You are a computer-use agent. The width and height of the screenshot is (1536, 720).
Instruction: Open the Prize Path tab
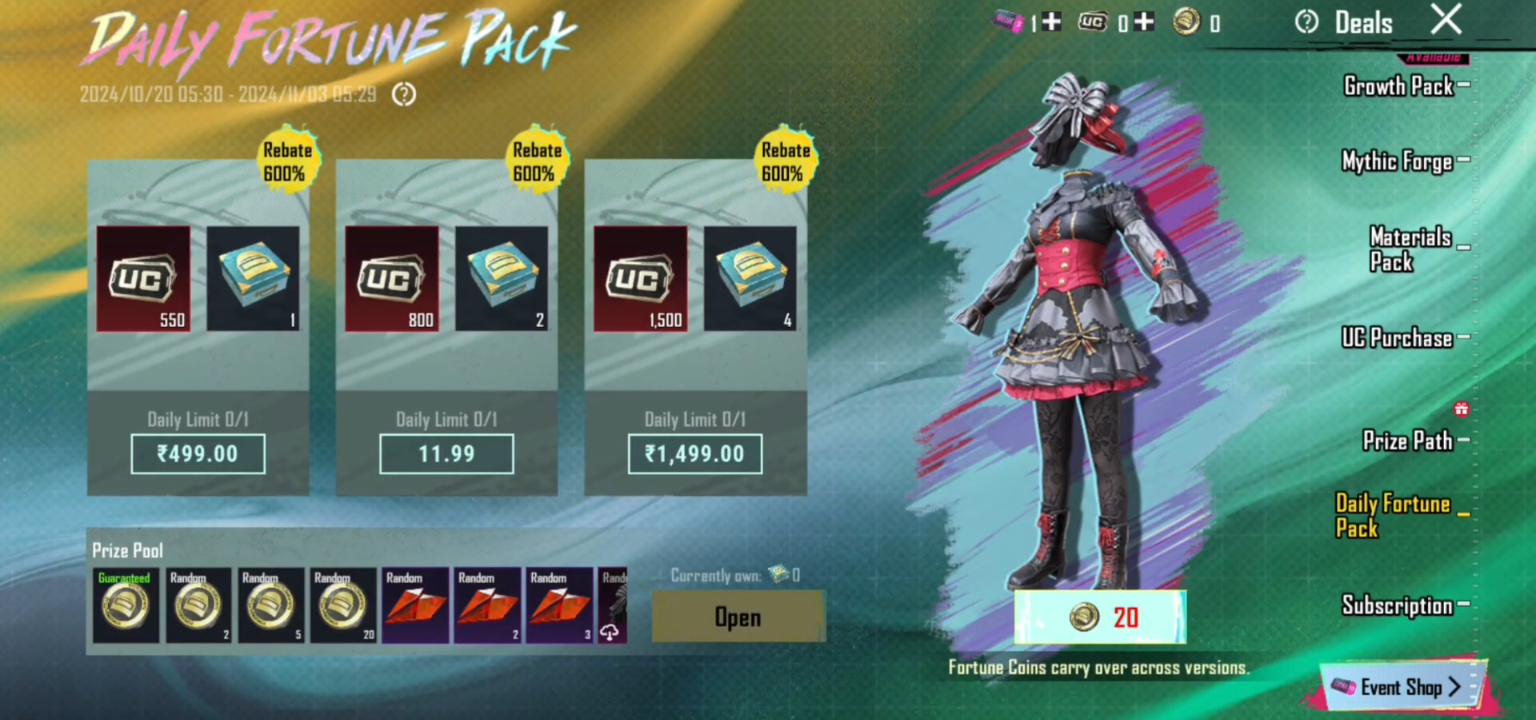point(1408,441)
